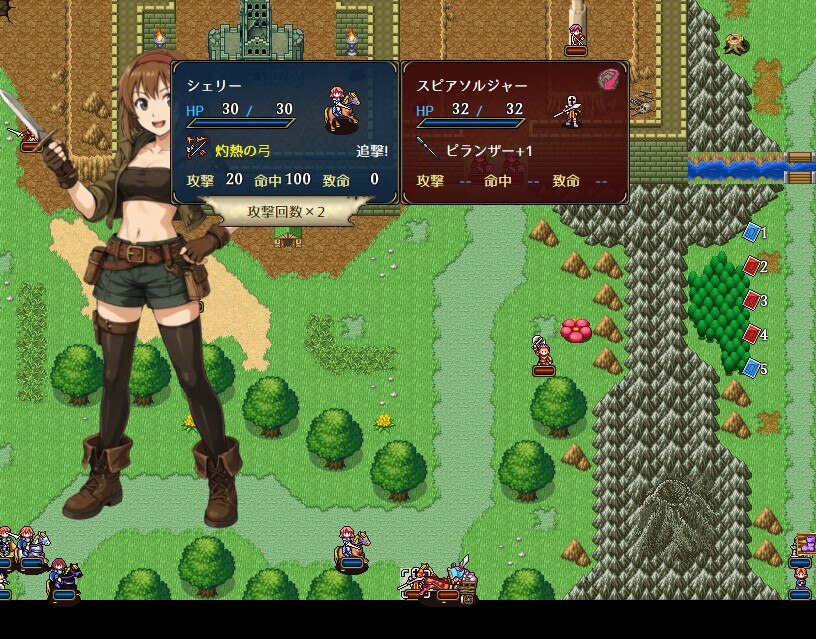This screenshot has width=816, height=639.
Task: Select the blue marker numbered 5
Action: click(x=752, y=369)
